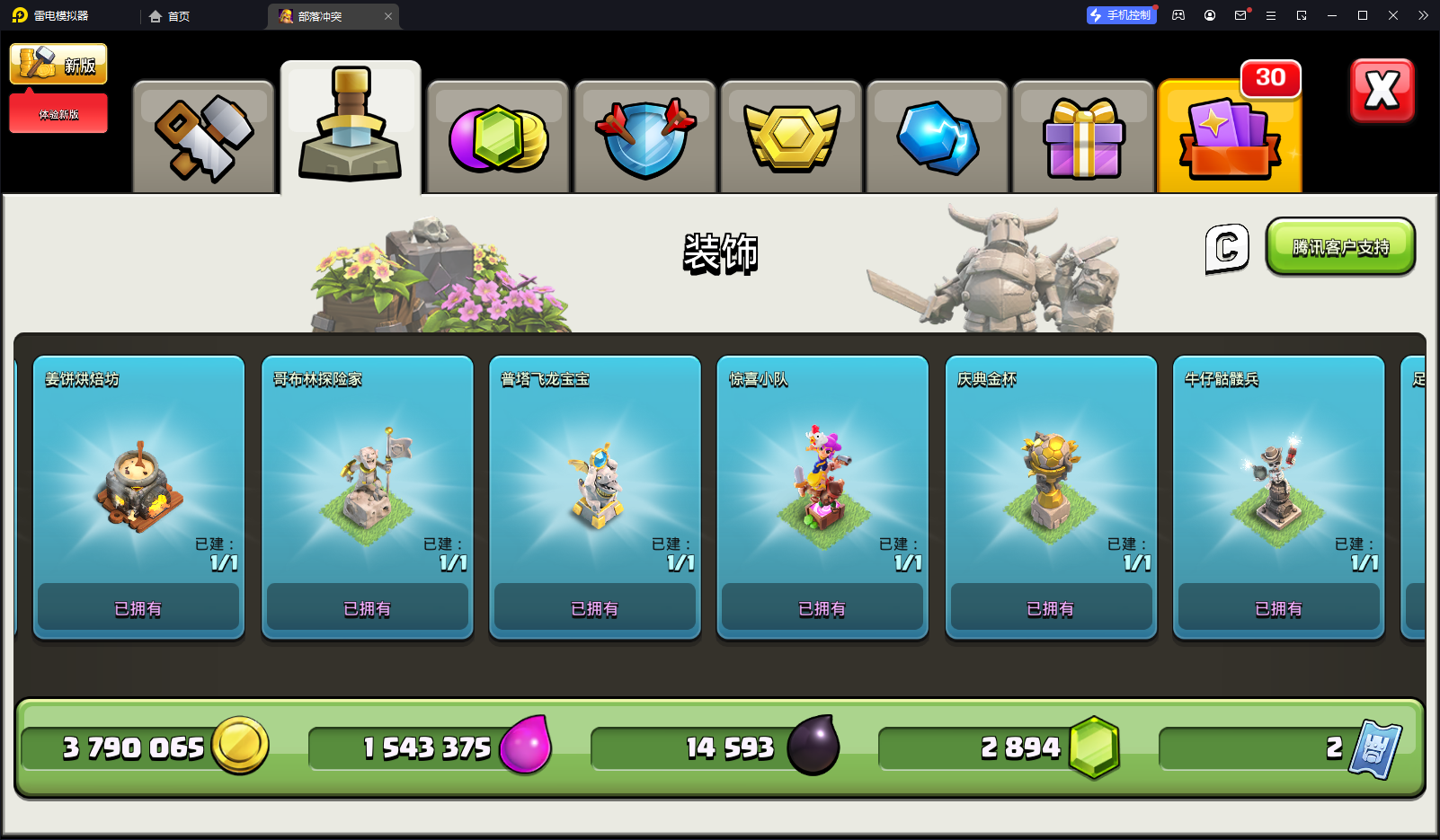
Task: Switch to the hammer and saw buildings tab
Action: pos(203,138)
